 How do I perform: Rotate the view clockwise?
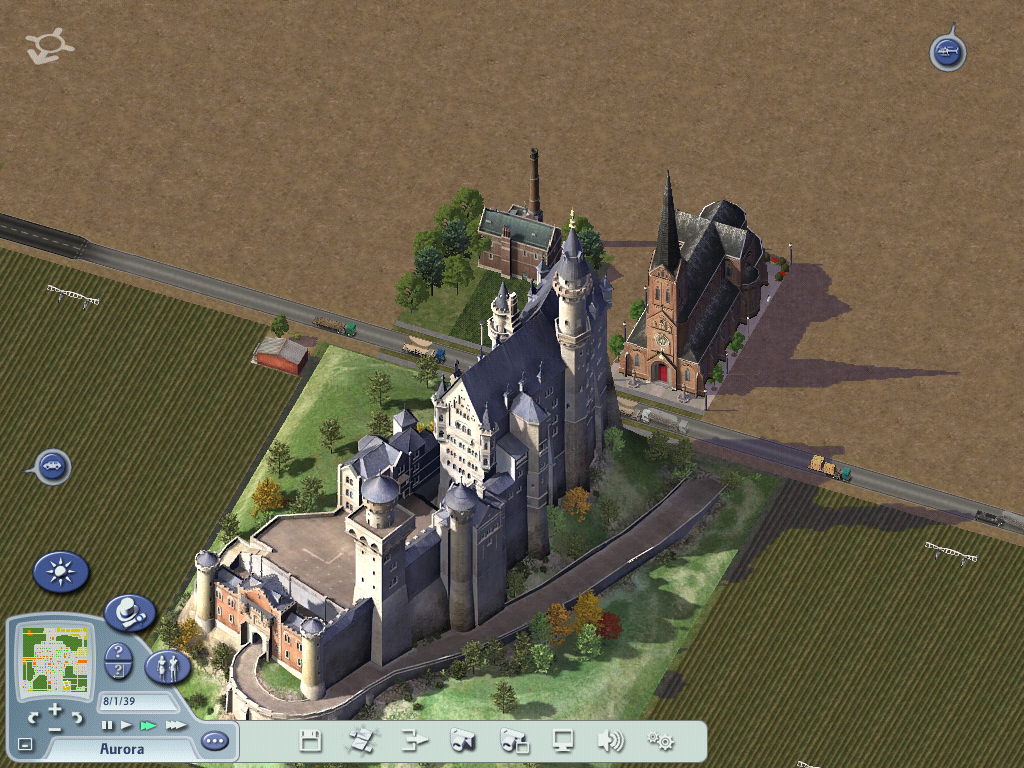coord(77,717)
